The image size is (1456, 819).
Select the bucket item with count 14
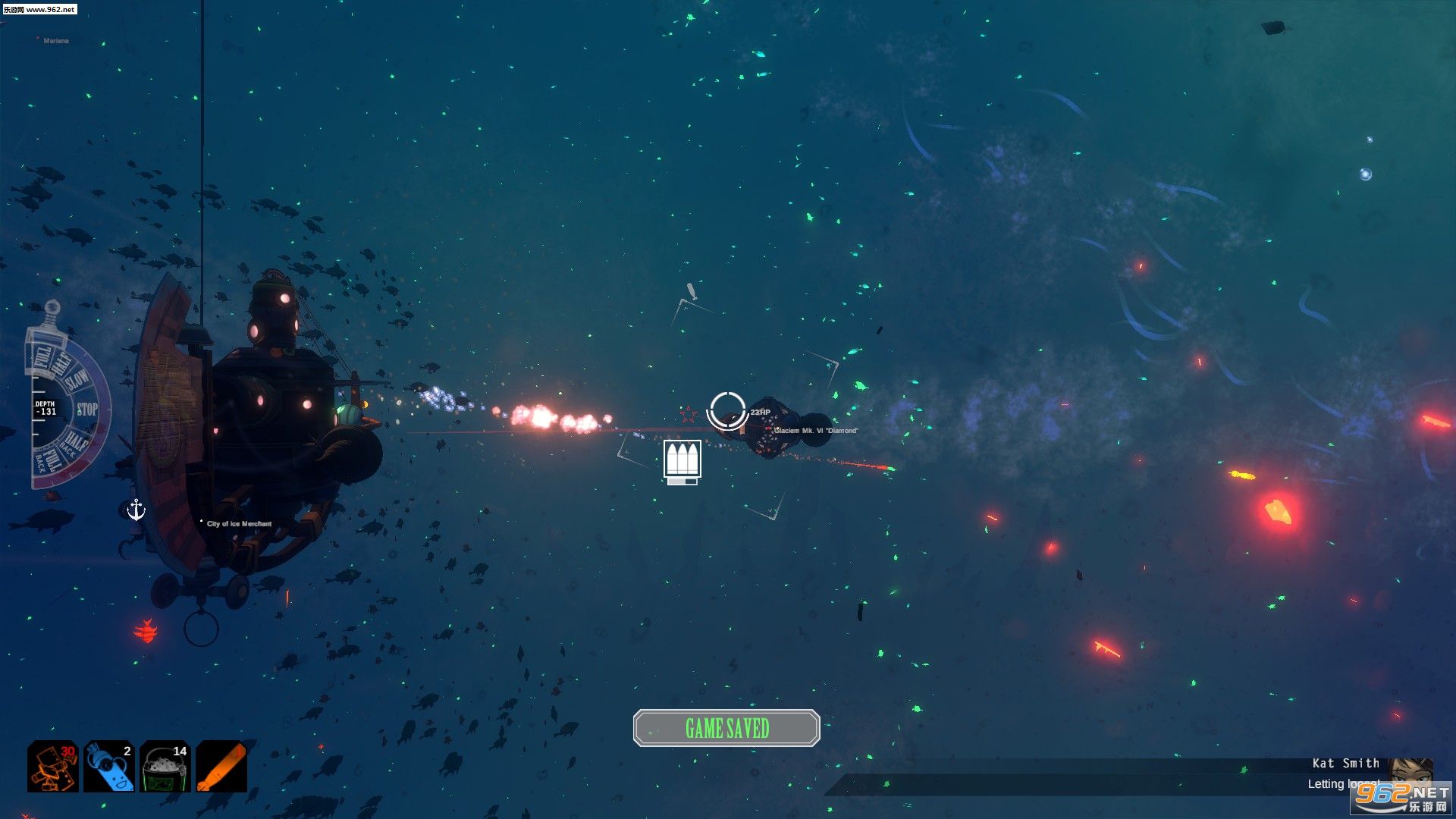click(165, 767)
